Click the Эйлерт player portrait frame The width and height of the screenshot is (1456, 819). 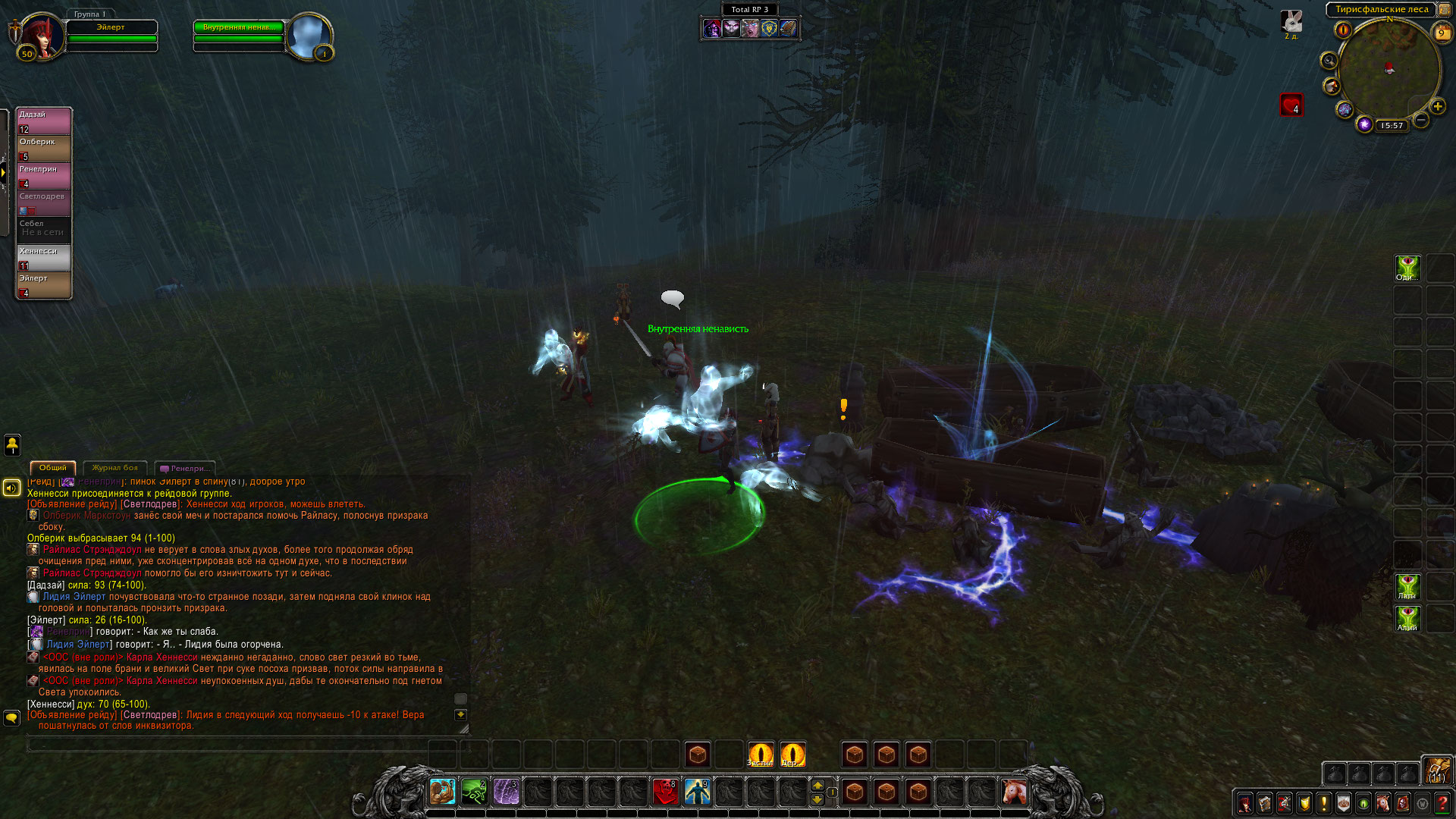coord(42,36)
